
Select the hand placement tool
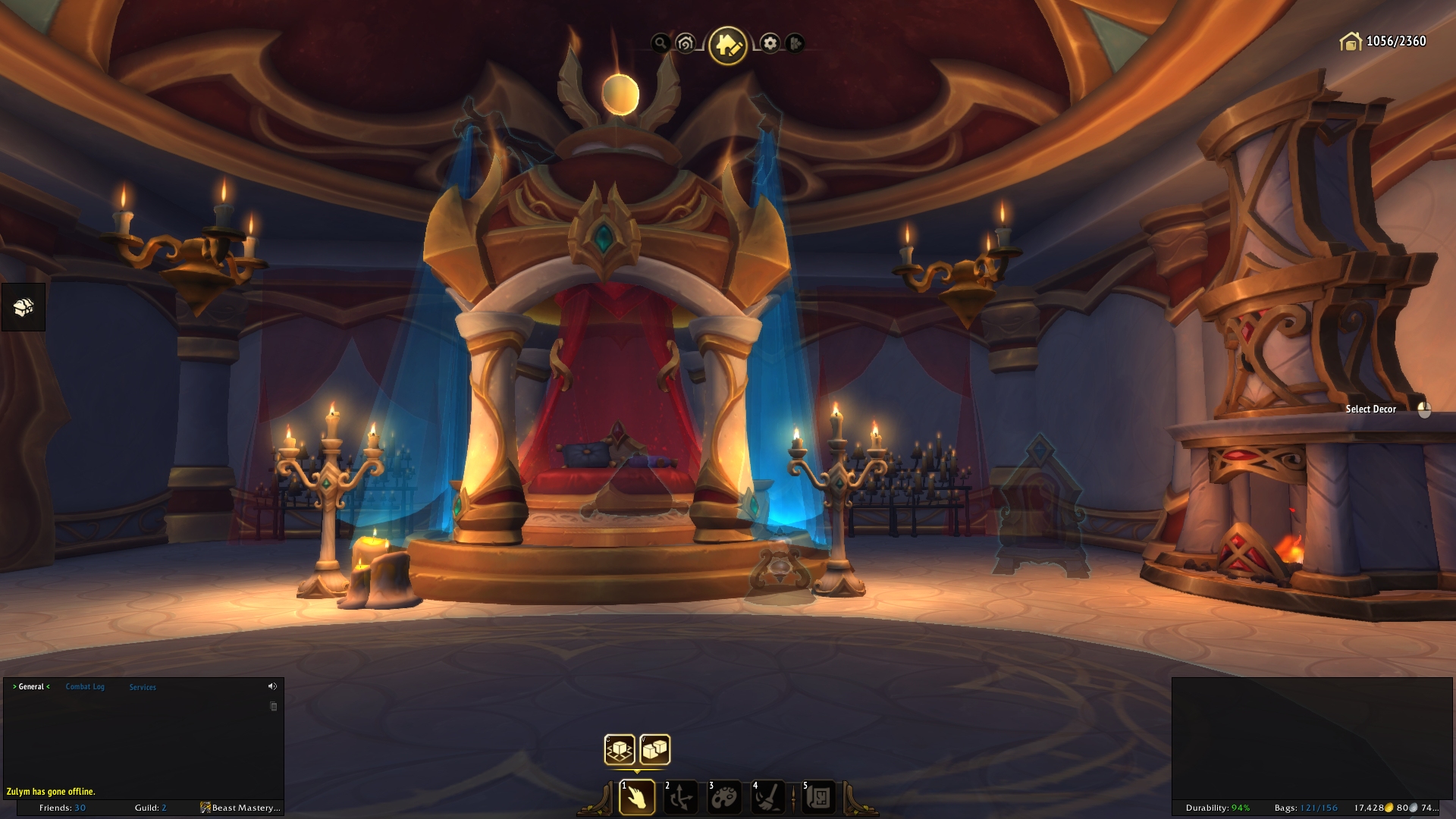[x=637, y=798]
